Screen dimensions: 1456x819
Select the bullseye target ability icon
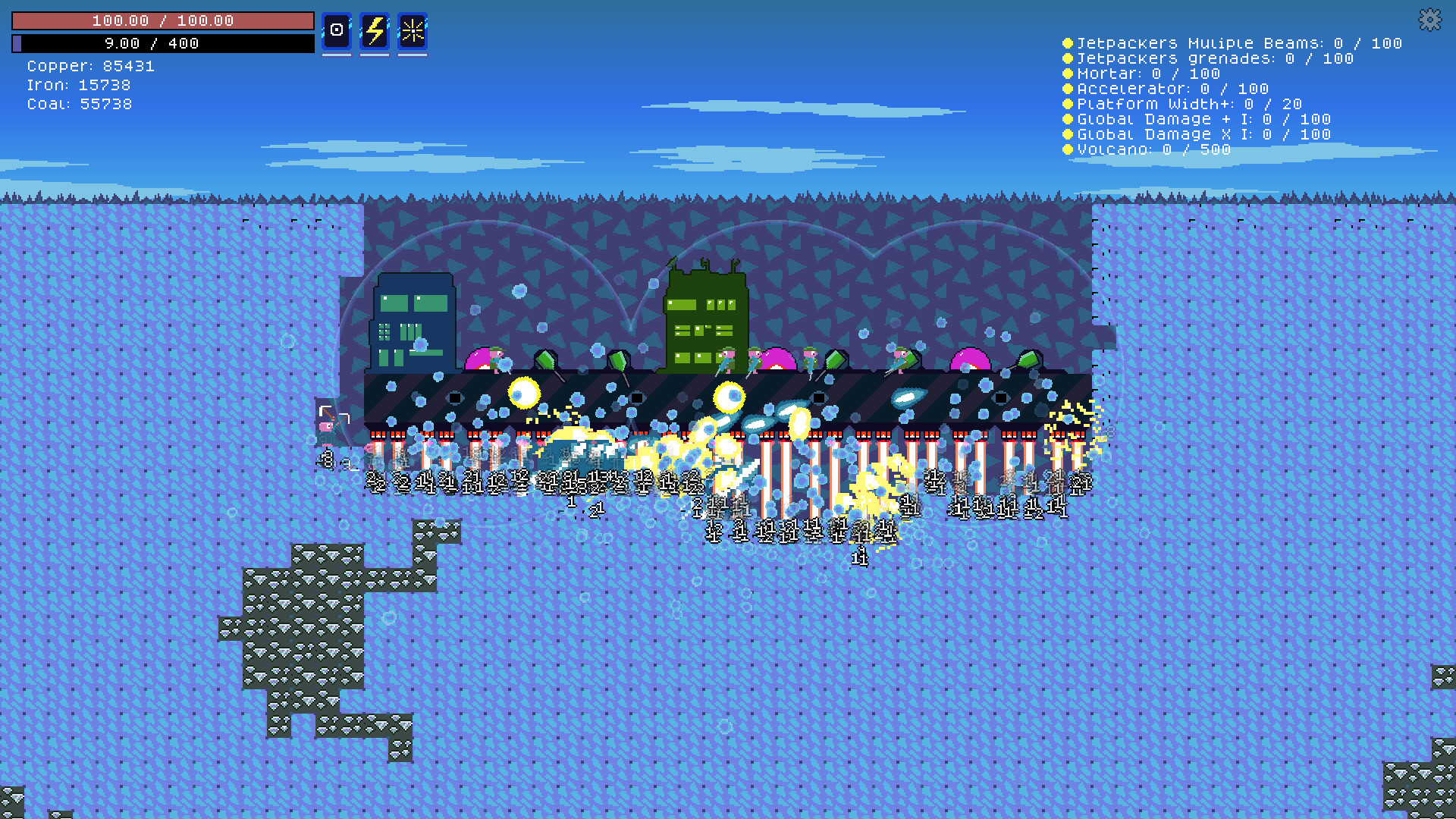[336, 33]
